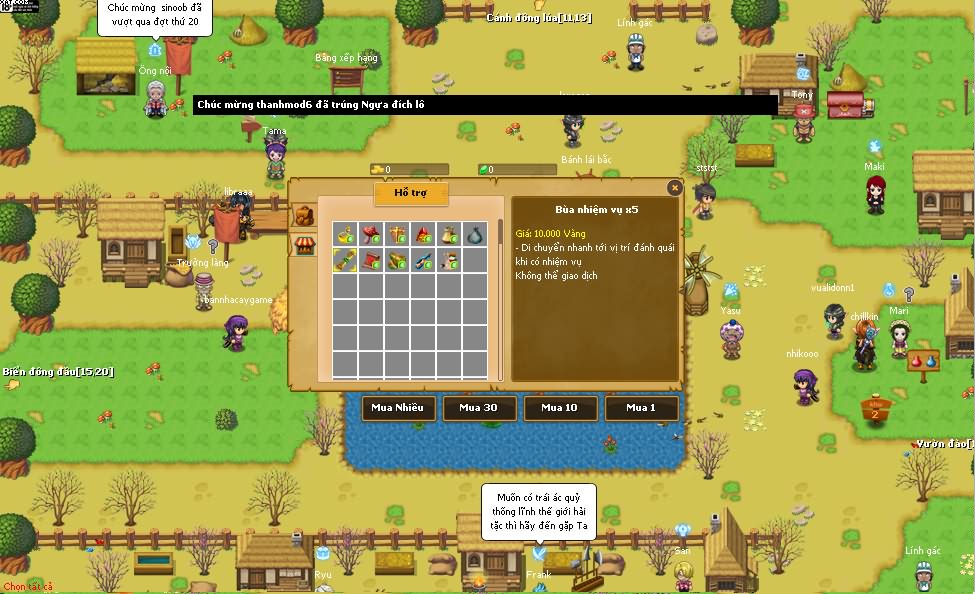Image resolution: width=975 pixels, height=594 pixels.
Task: Select the yellow potion flask item
Action: coord(345,234)
